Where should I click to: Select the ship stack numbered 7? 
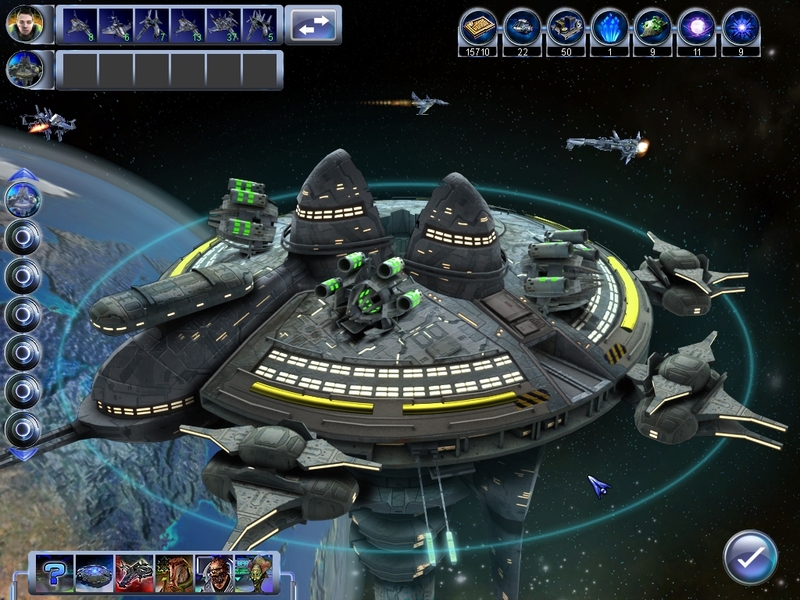[151, 24]
